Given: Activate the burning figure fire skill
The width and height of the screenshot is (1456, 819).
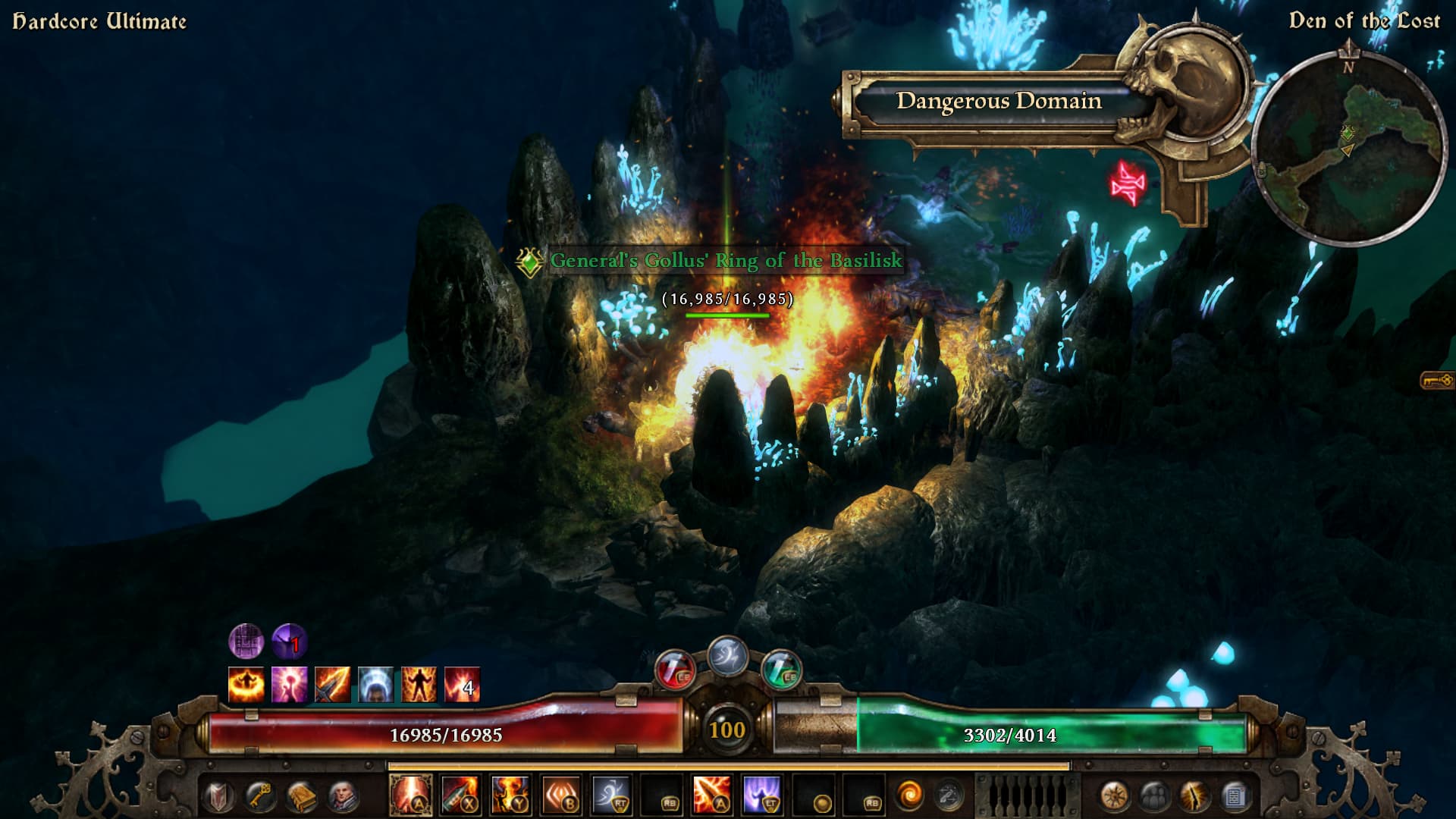Looking at the screenshot, I should click(510, 795).
